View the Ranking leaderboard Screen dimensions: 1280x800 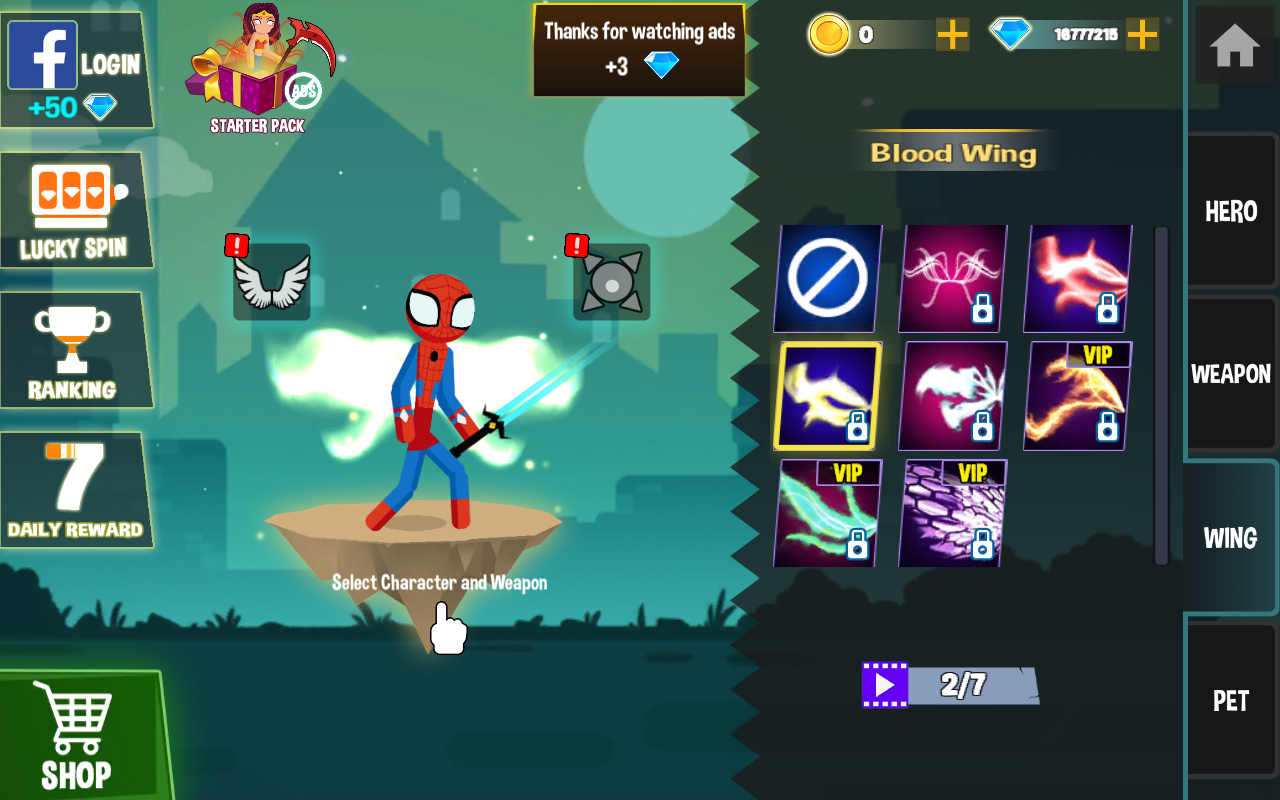tap(73, 350)
